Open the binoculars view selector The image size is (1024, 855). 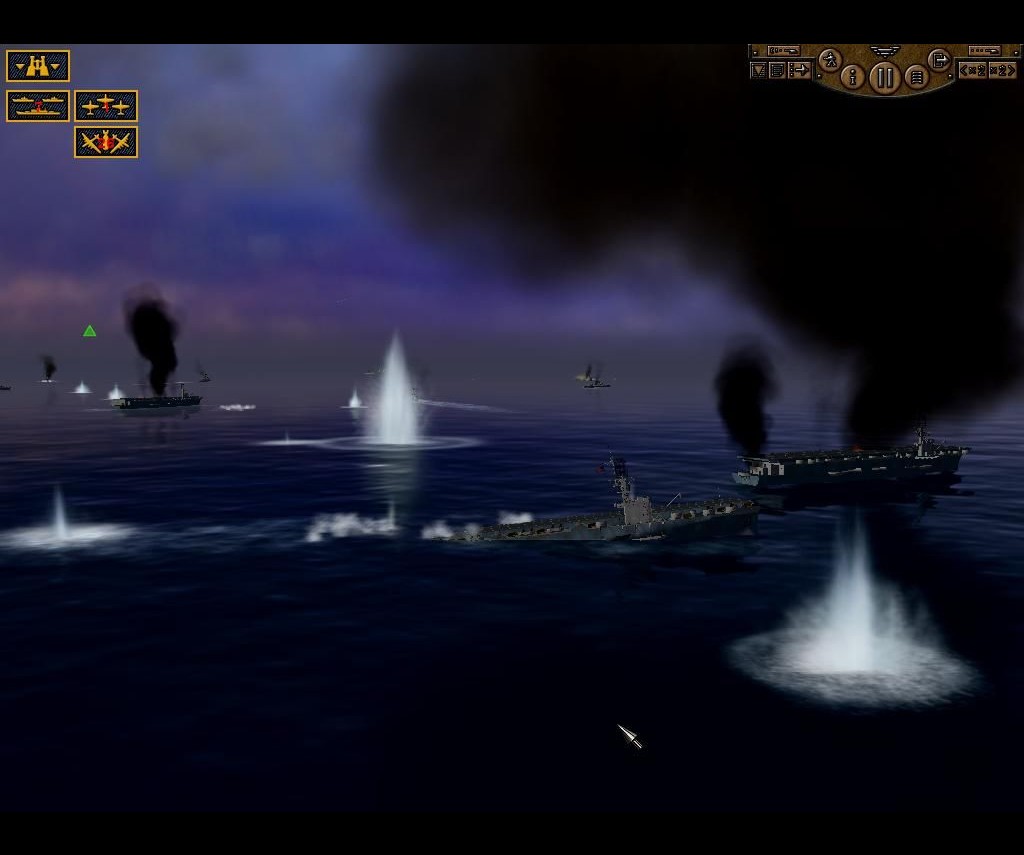click(x=38, y=66)
